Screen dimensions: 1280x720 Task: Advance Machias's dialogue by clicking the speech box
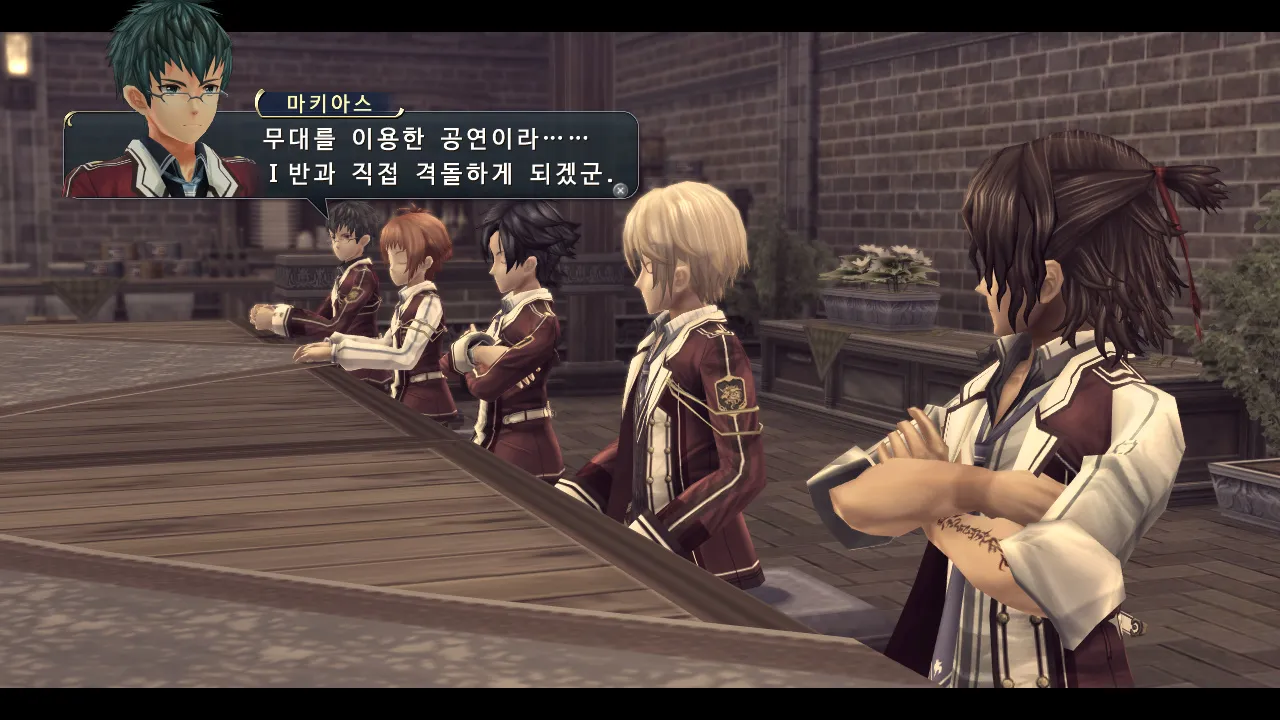pyautogui.click(x=440, y=155)
